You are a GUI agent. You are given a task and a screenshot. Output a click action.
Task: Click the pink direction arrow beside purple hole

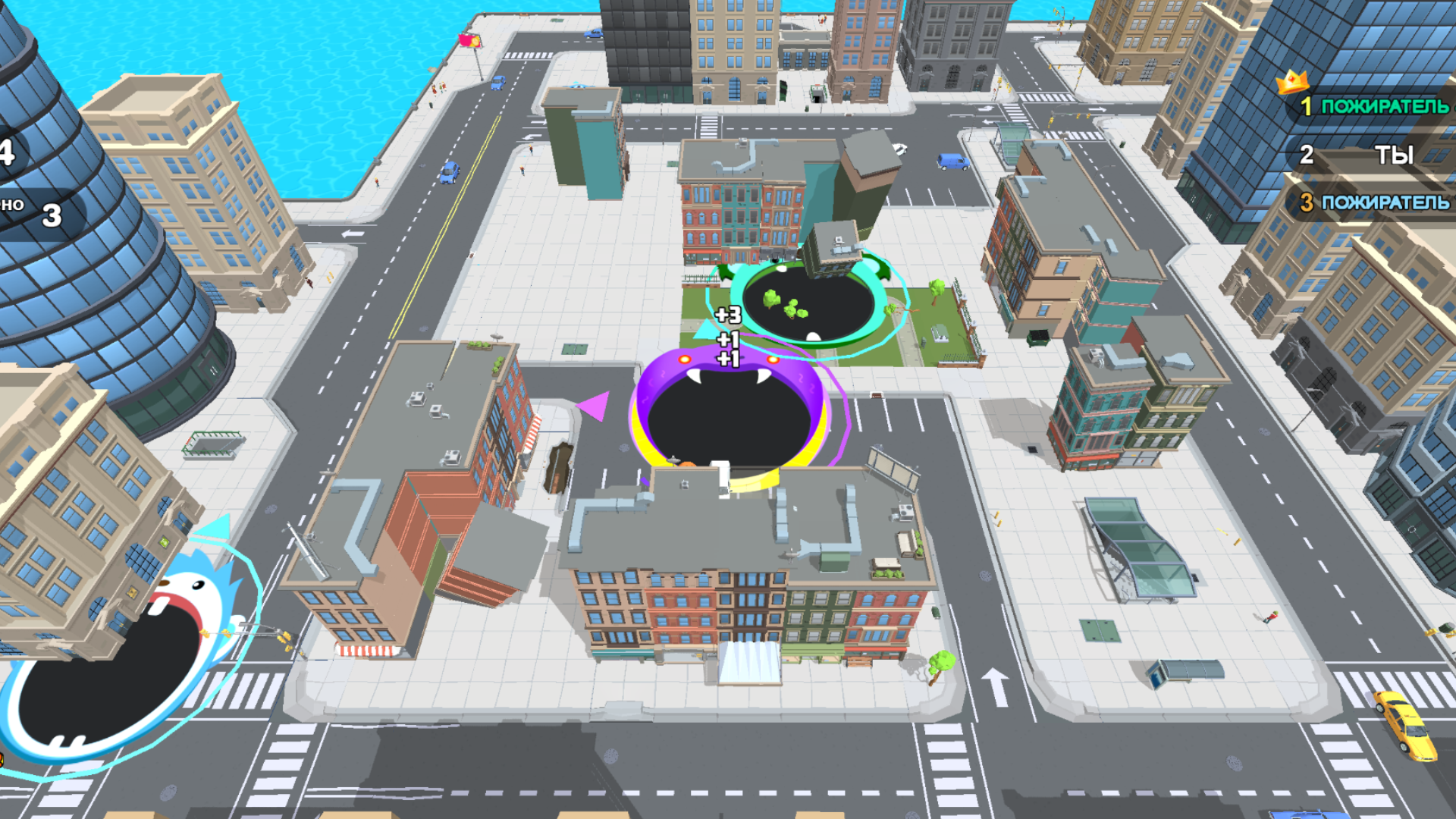pos(593,406)
